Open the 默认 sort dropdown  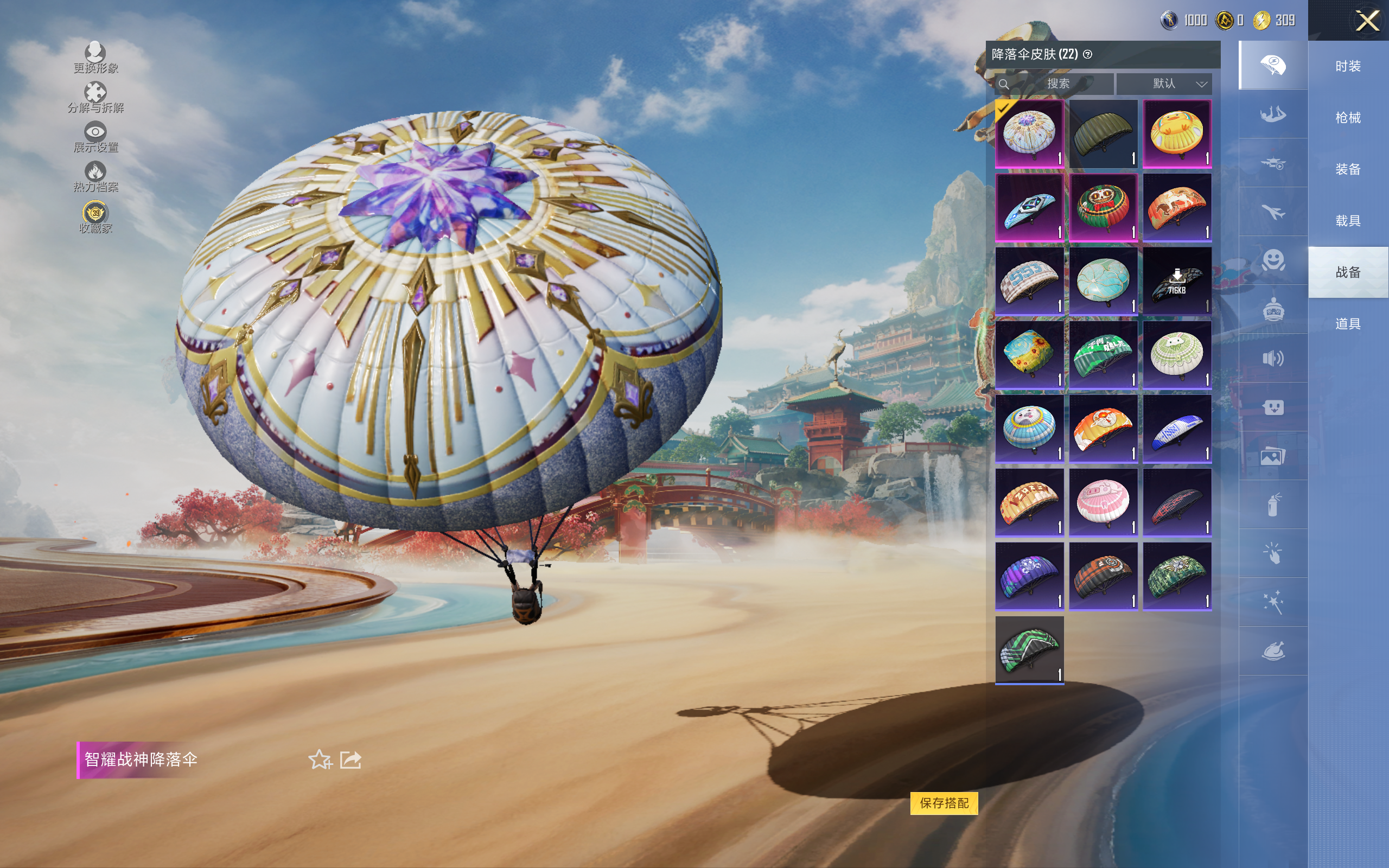tap(1163, 84)
